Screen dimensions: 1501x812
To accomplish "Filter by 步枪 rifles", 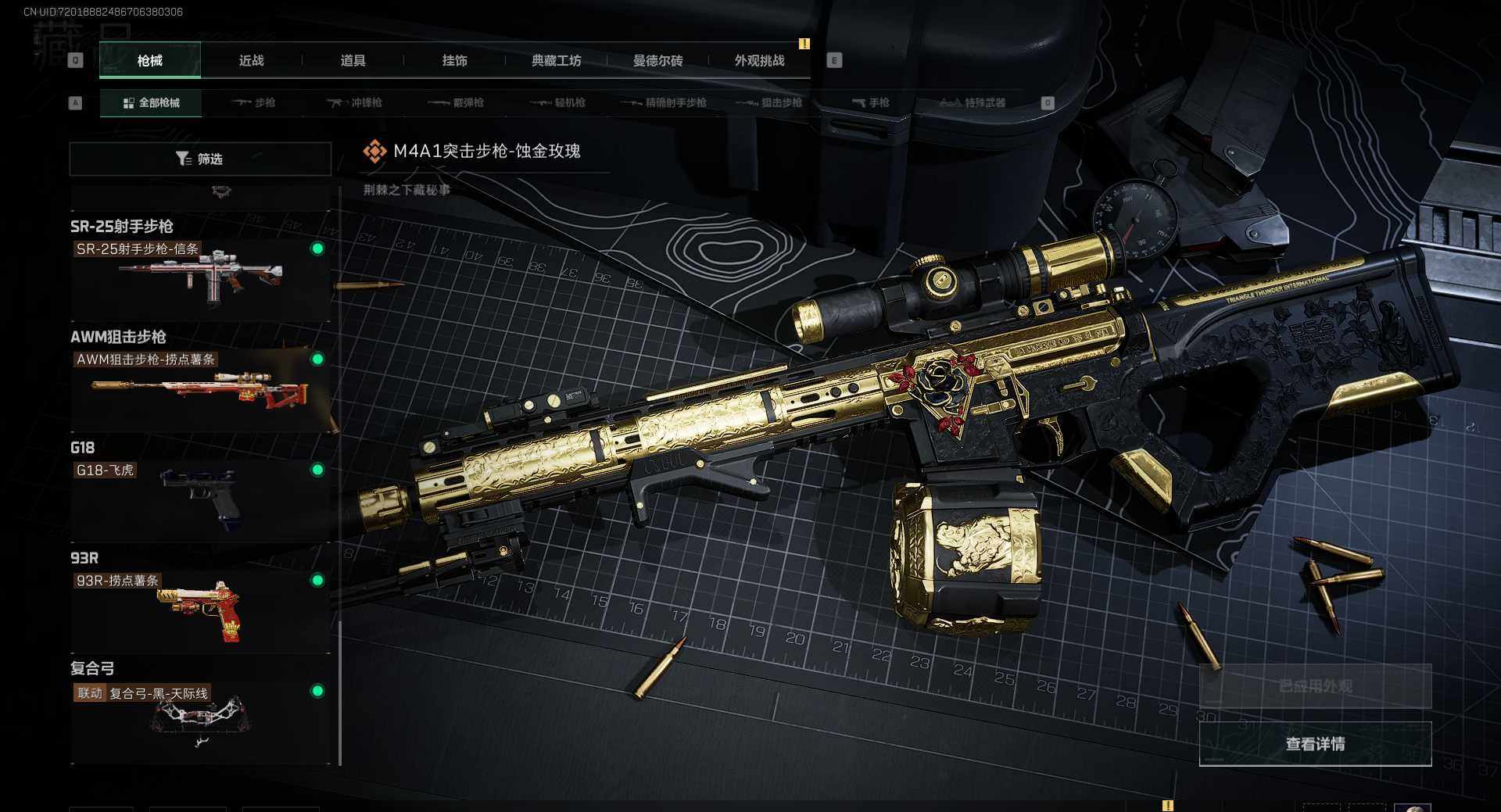I will pos(254,103).
